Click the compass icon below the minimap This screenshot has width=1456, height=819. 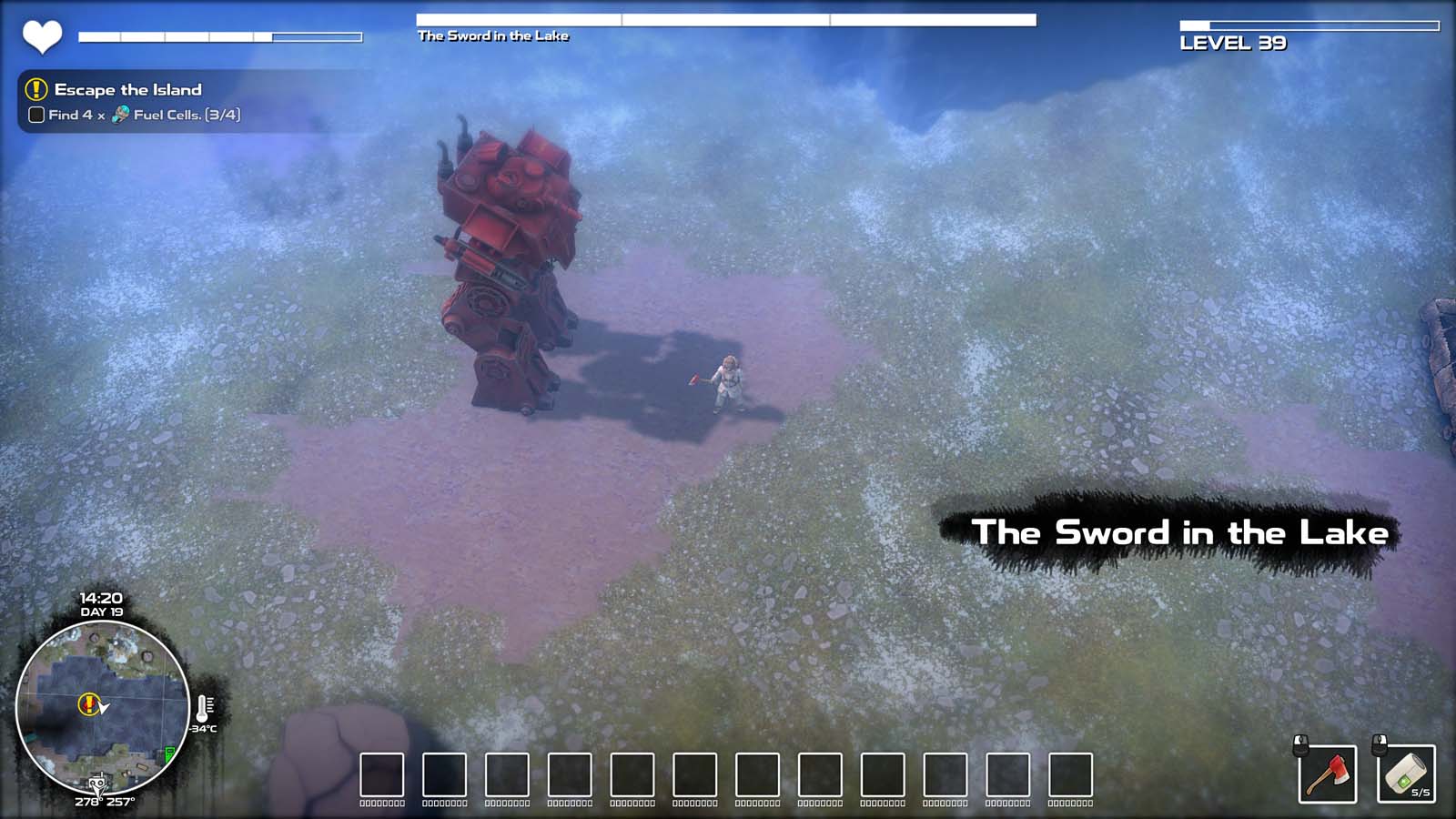96,784
